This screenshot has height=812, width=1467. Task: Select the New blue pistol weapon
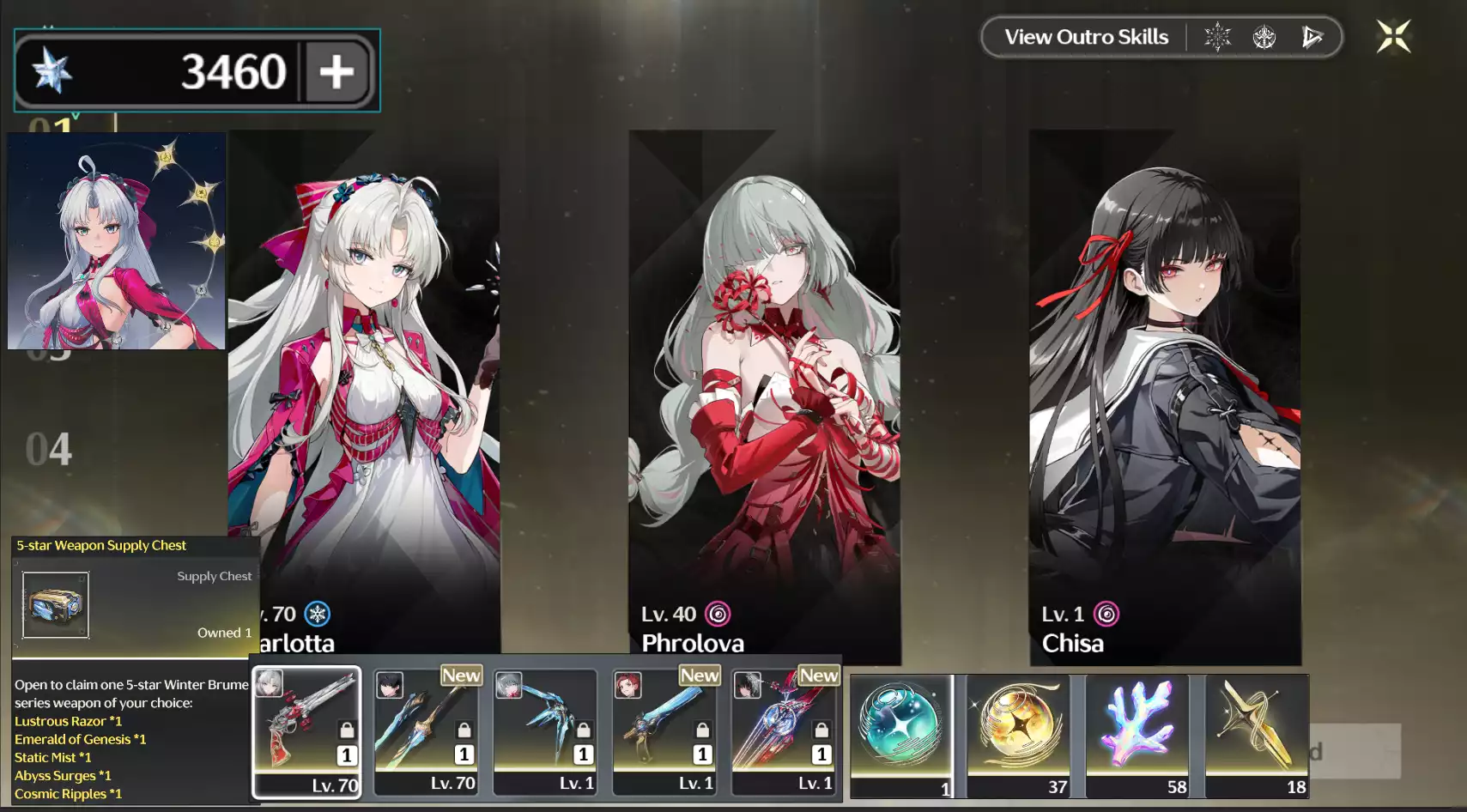pos(664,731)
